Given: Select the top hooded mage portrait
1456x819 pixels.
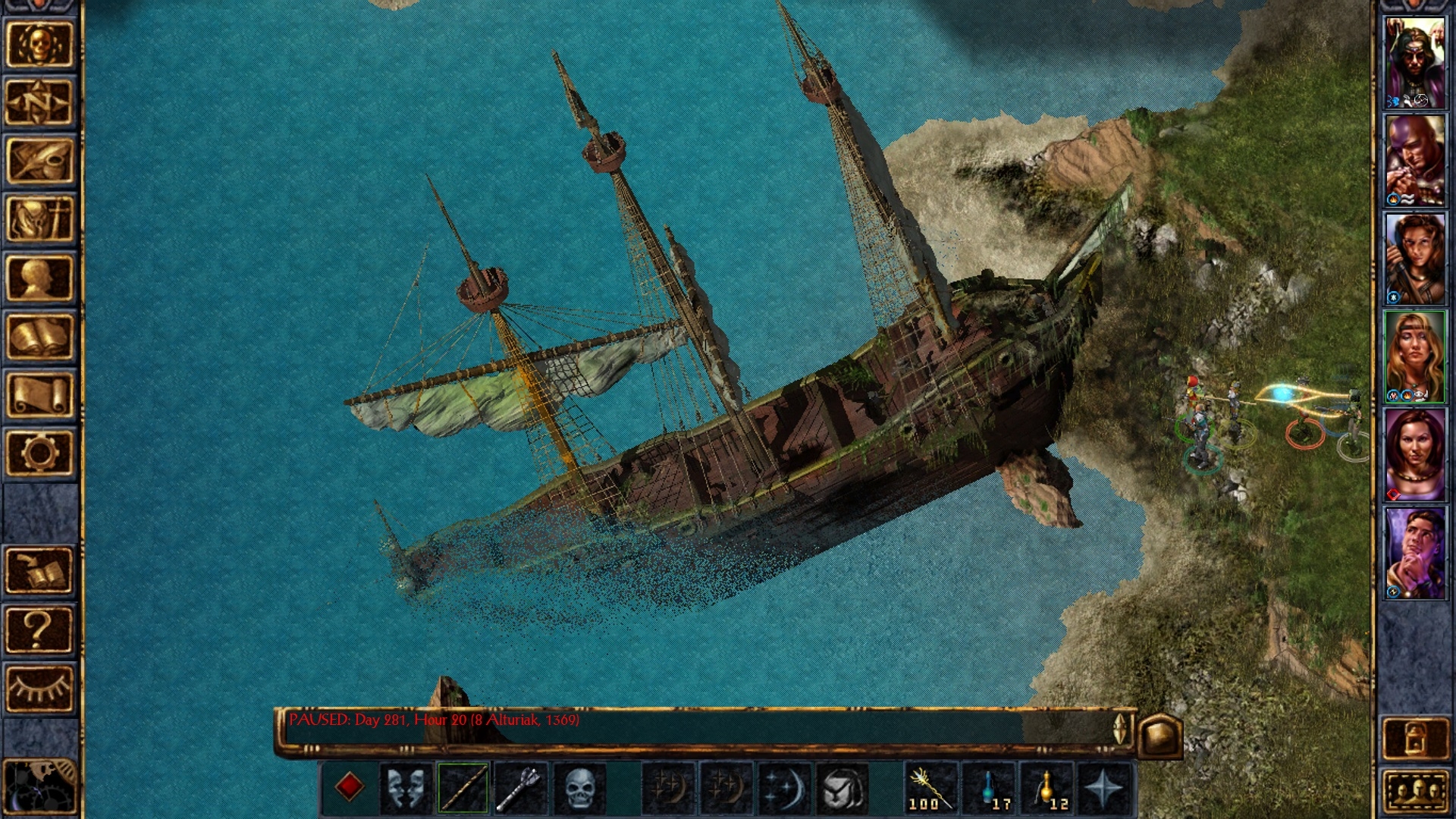Looking at the screenshot, I should point(1415,62).
